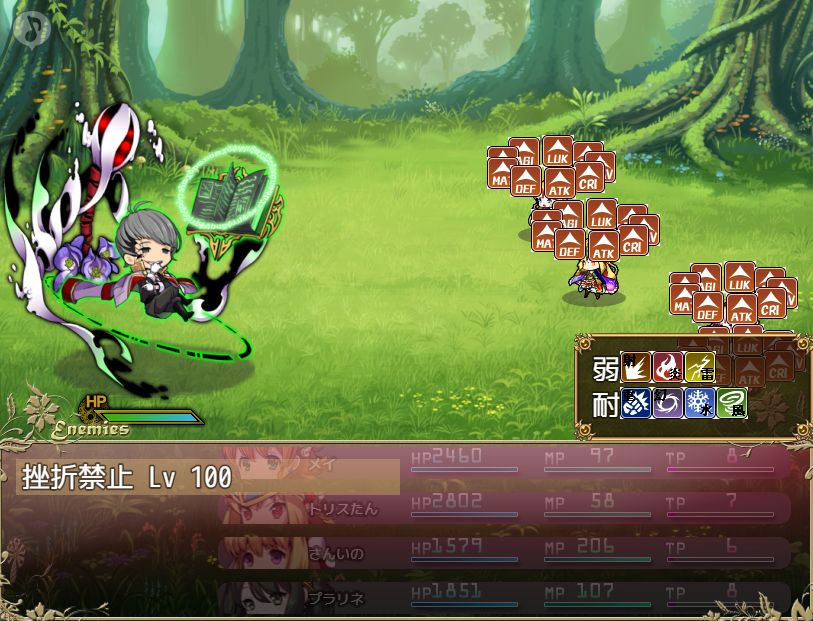Inspect the illusion (幻) swirl resistance icon
The width and height of the screenshot is (813, 621).
click(667, 404)
